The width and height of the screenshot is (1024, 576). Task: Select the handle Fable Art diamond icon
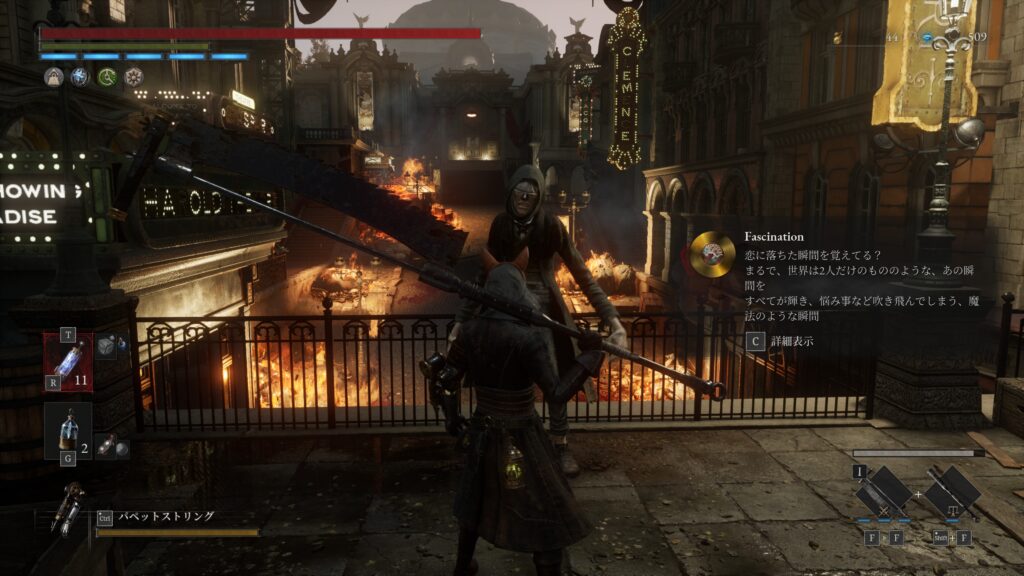coord(950,493)
